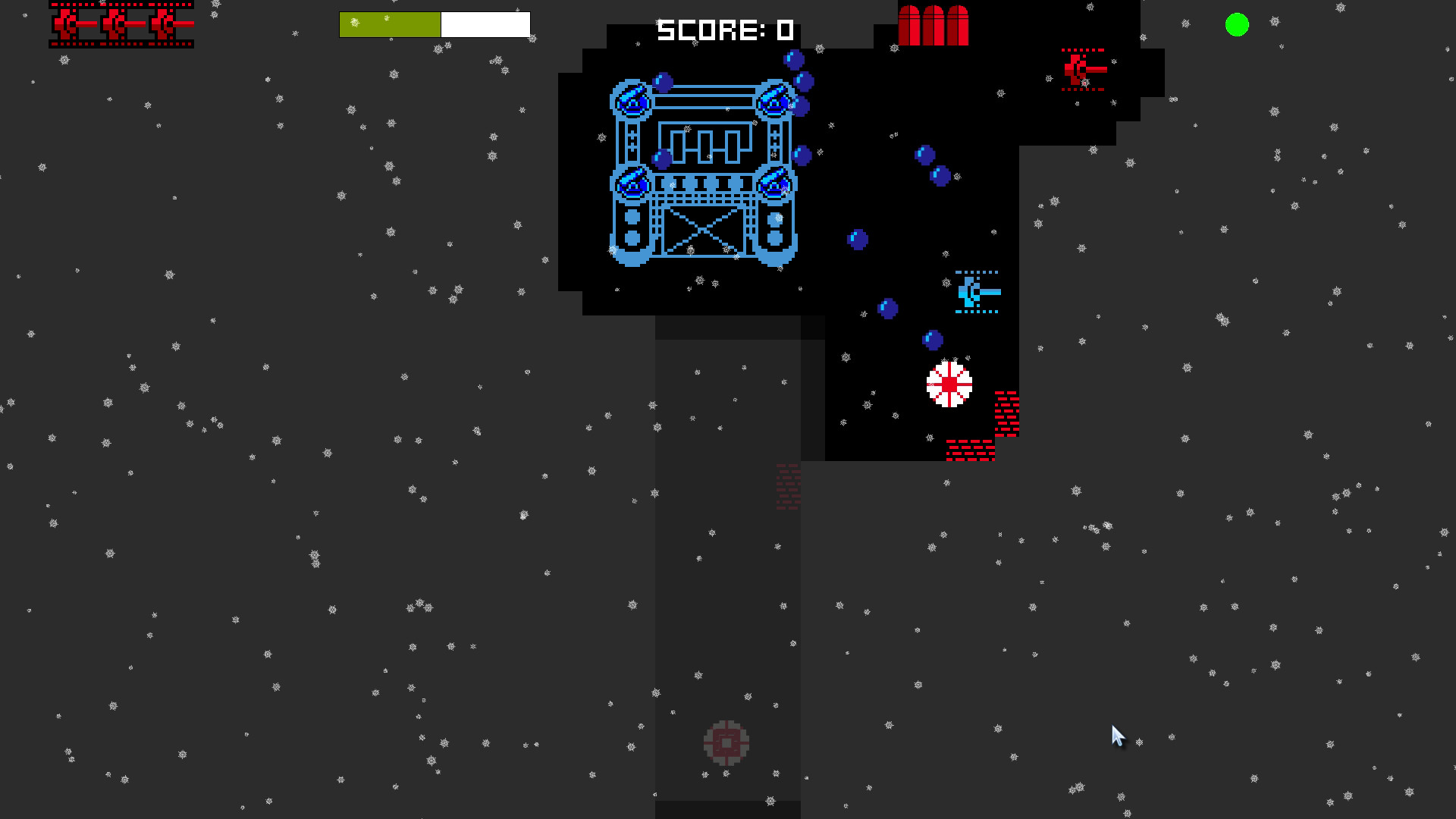The width and height of the screenshot is (1456, 819).
Task: Click the bottom-right cannon of the blue station
Action: 774,184
